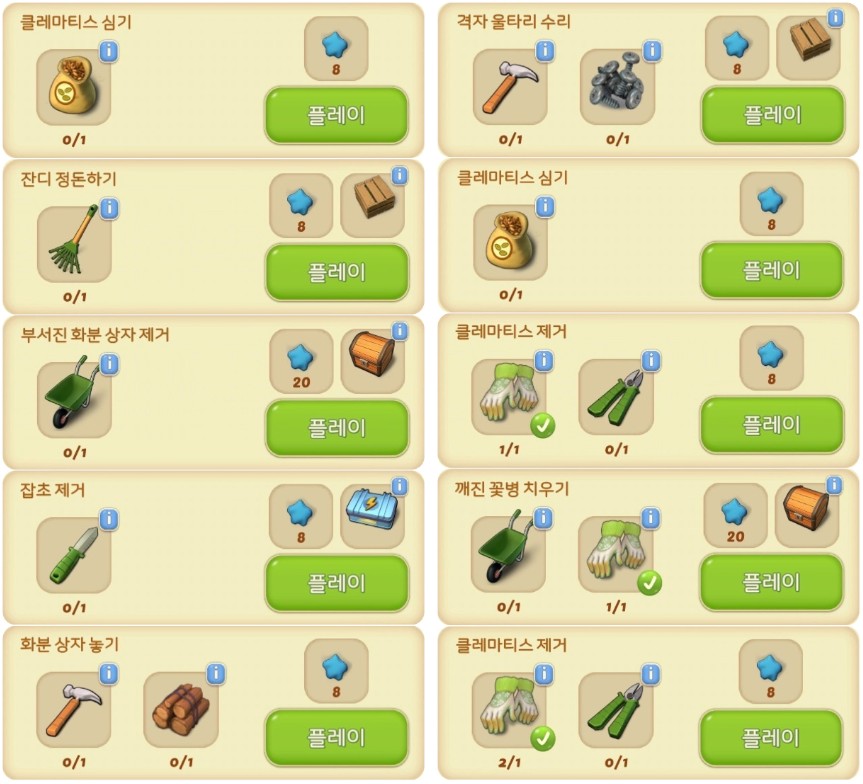Viewport: 863px width, 784px height.
Task: Start the 부서진 화분 상자 제거 task
Action: tap(337, 428)
